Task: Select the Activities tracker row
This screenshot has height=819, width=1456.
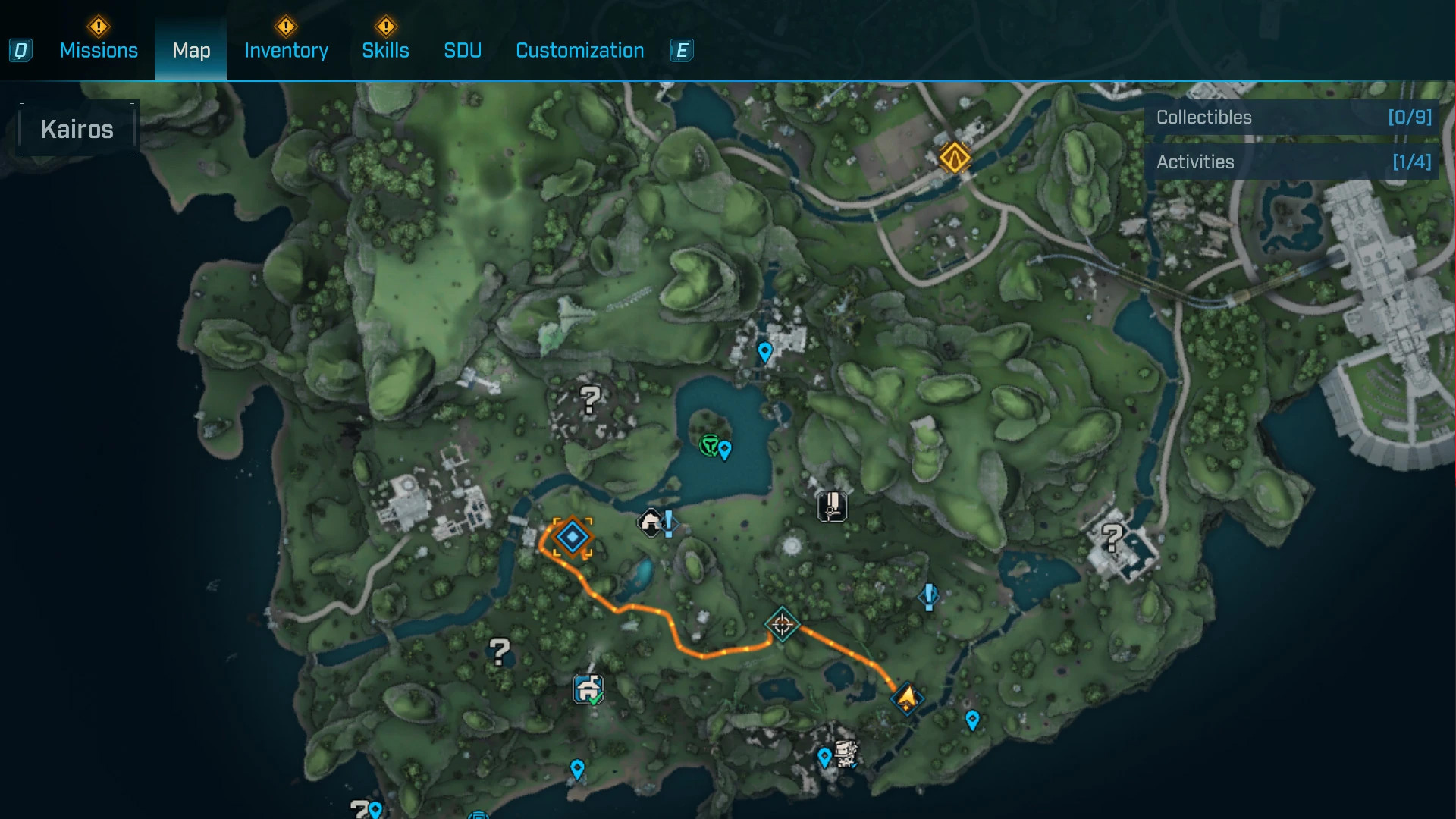Action: pyautogui.click(x=1292, y=162)
